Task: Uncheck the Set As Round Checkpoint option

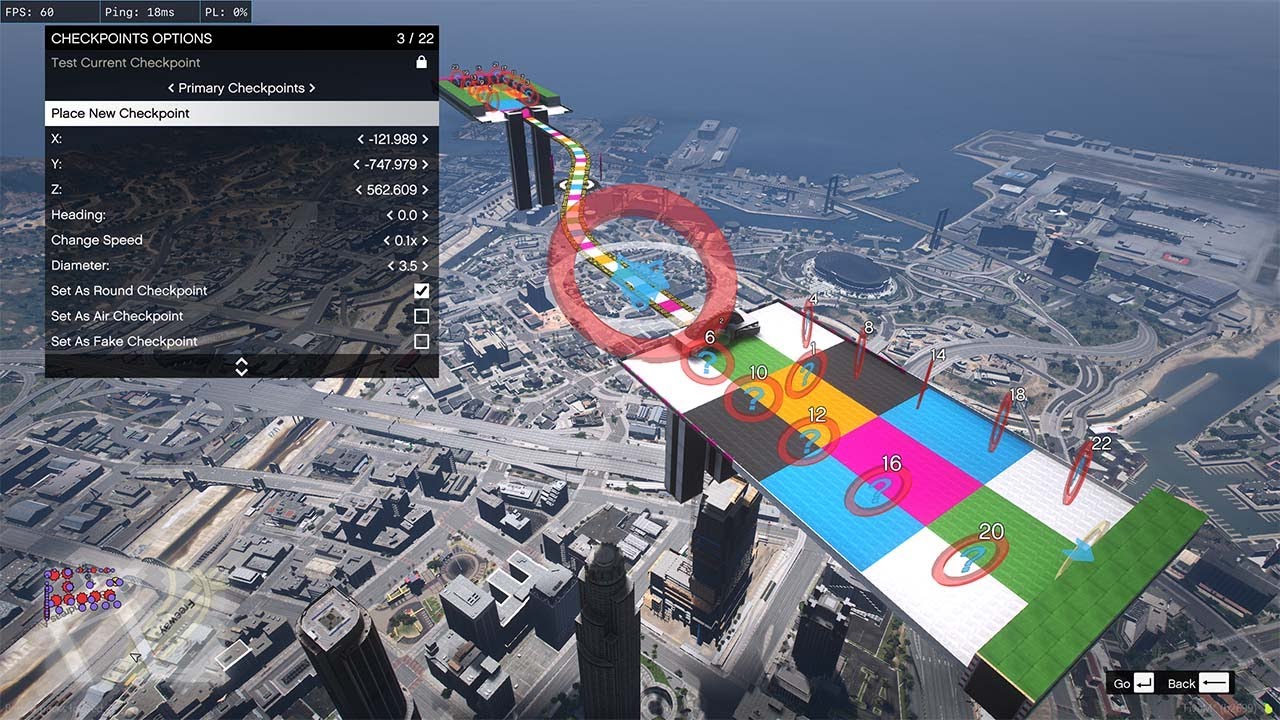Action: [422, 291]
